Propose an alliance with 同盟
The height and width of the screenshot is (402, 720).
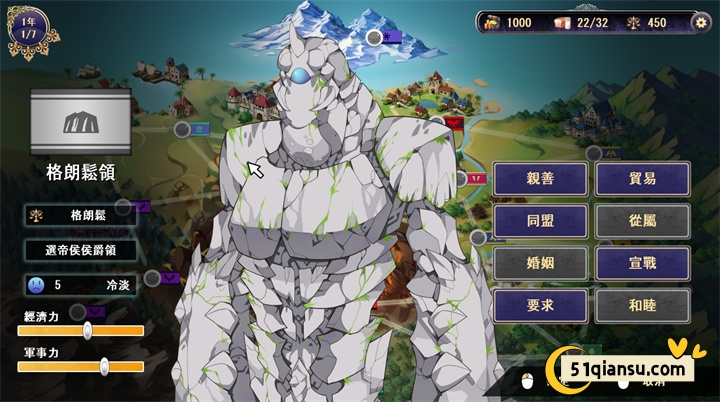pos(539,221)
